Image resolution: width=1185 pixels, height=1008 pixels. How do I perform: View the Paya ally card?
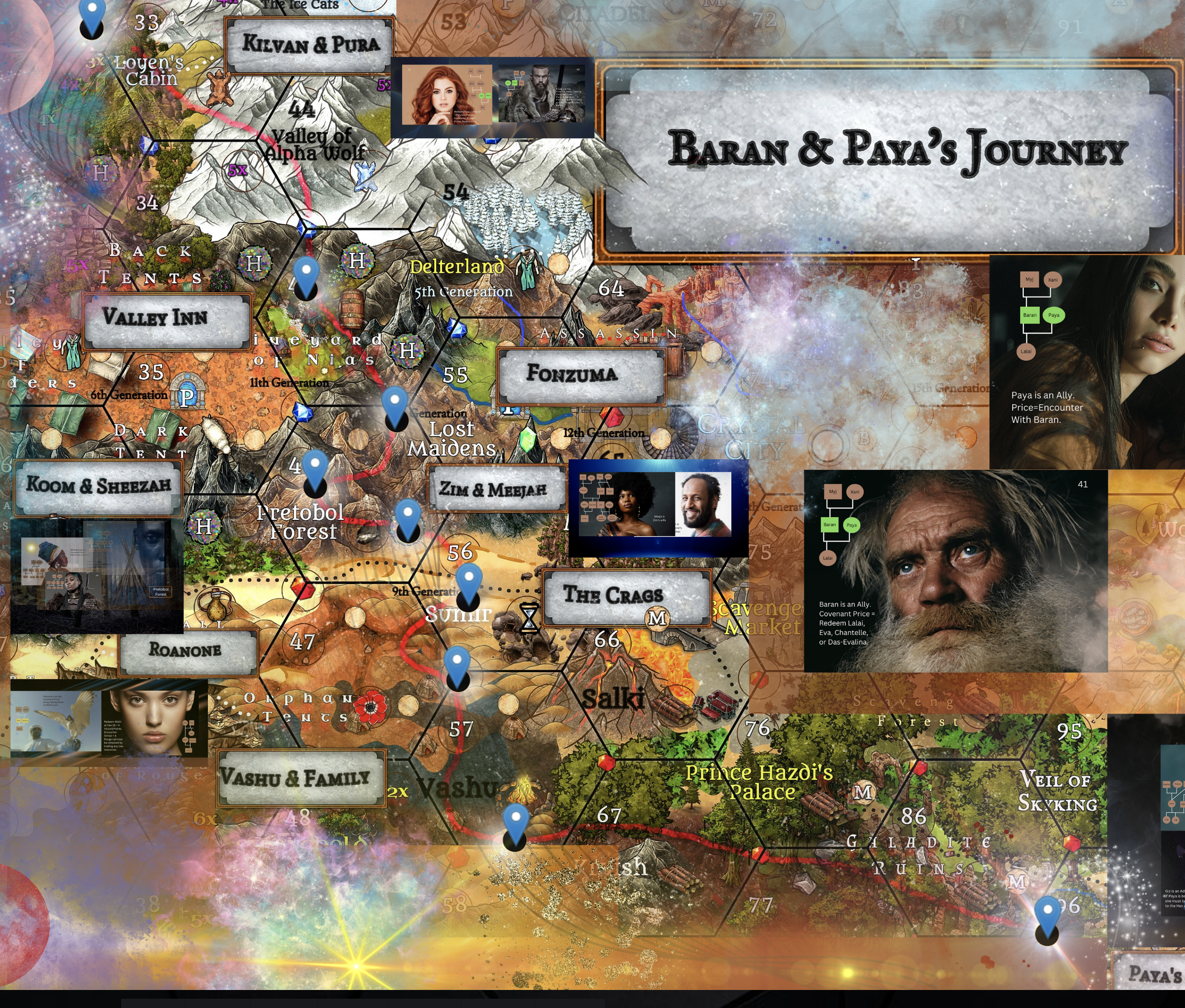pos(1087,362)
